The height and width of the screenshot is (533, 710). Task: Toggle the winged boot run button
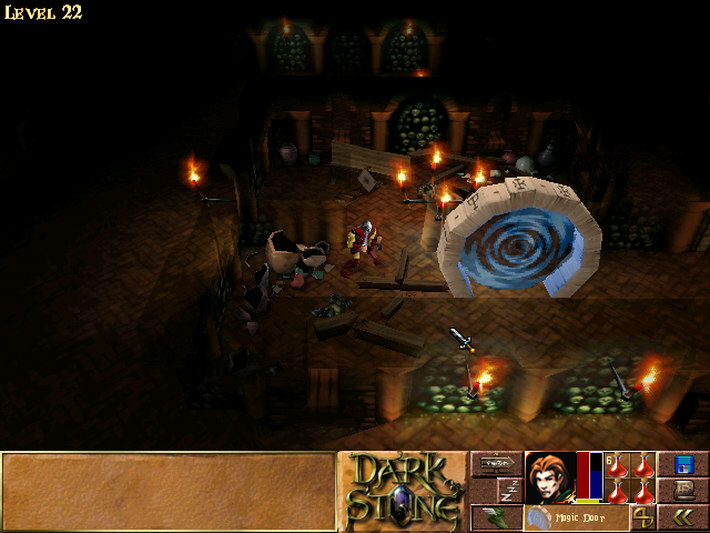[497, 517]
